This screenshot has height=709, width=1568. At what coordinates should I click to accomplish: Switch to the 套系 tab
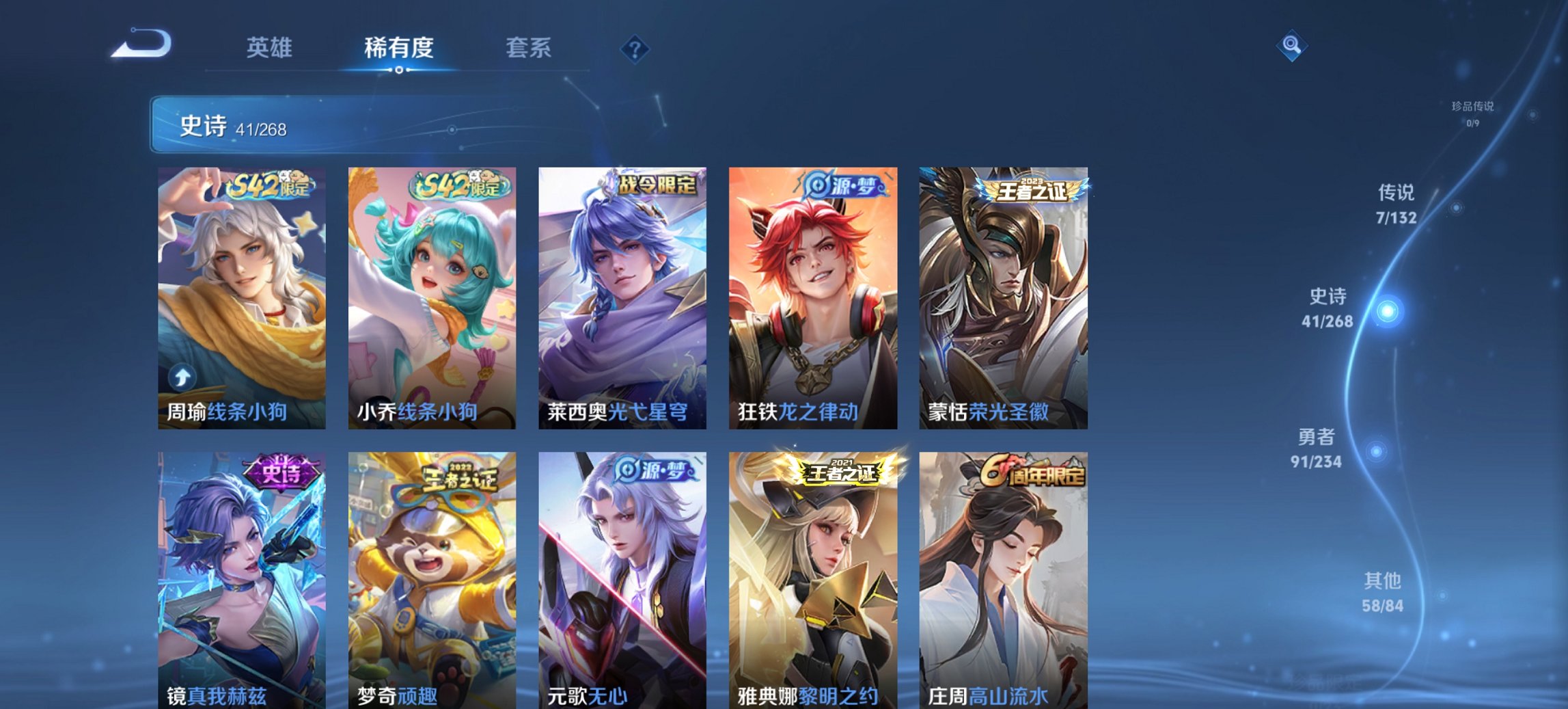click(x=529, y=48)
